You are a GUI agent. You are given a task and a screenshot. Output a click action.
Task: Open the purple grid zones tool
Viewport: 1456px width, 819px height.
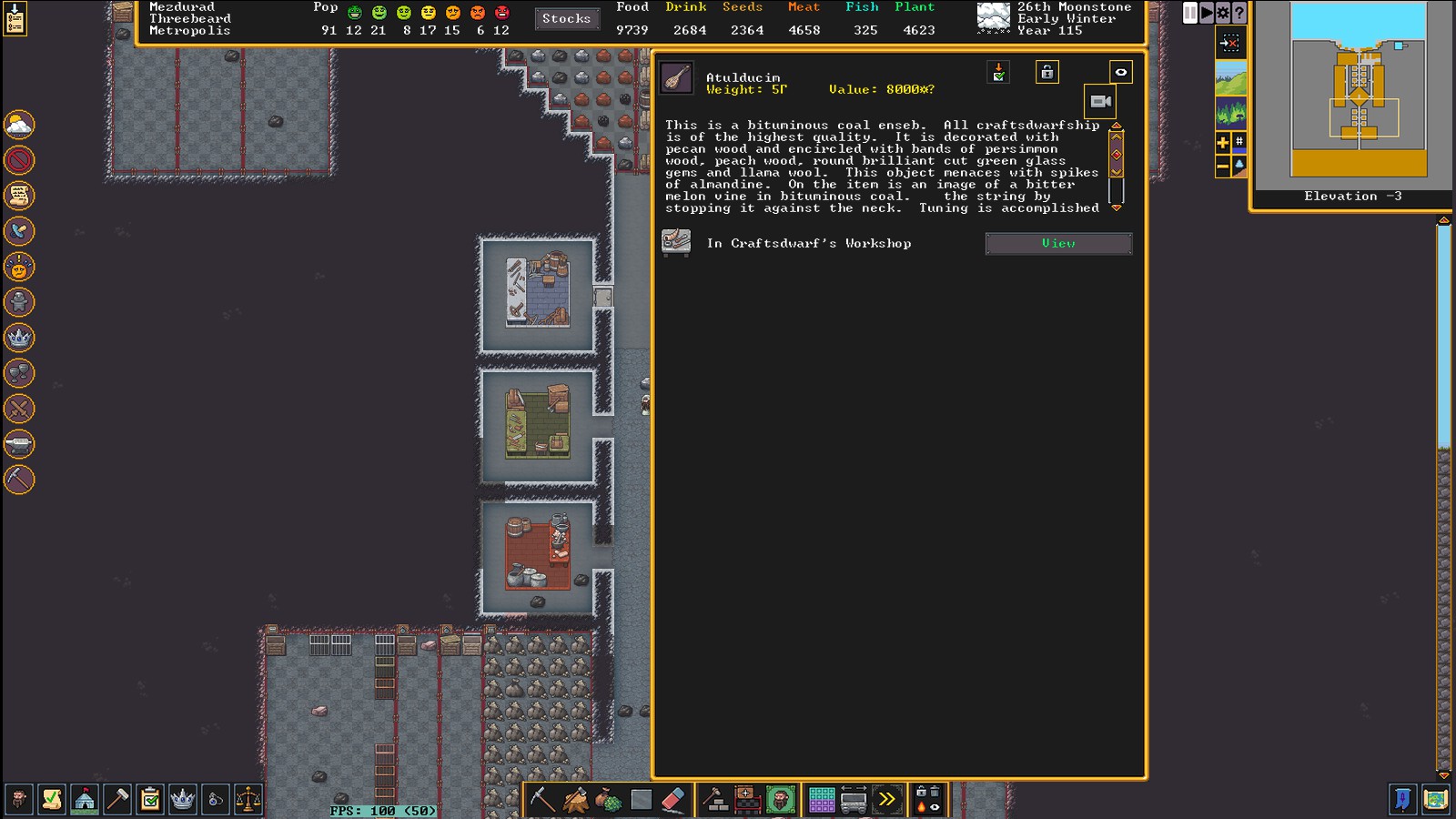[822, 800]
